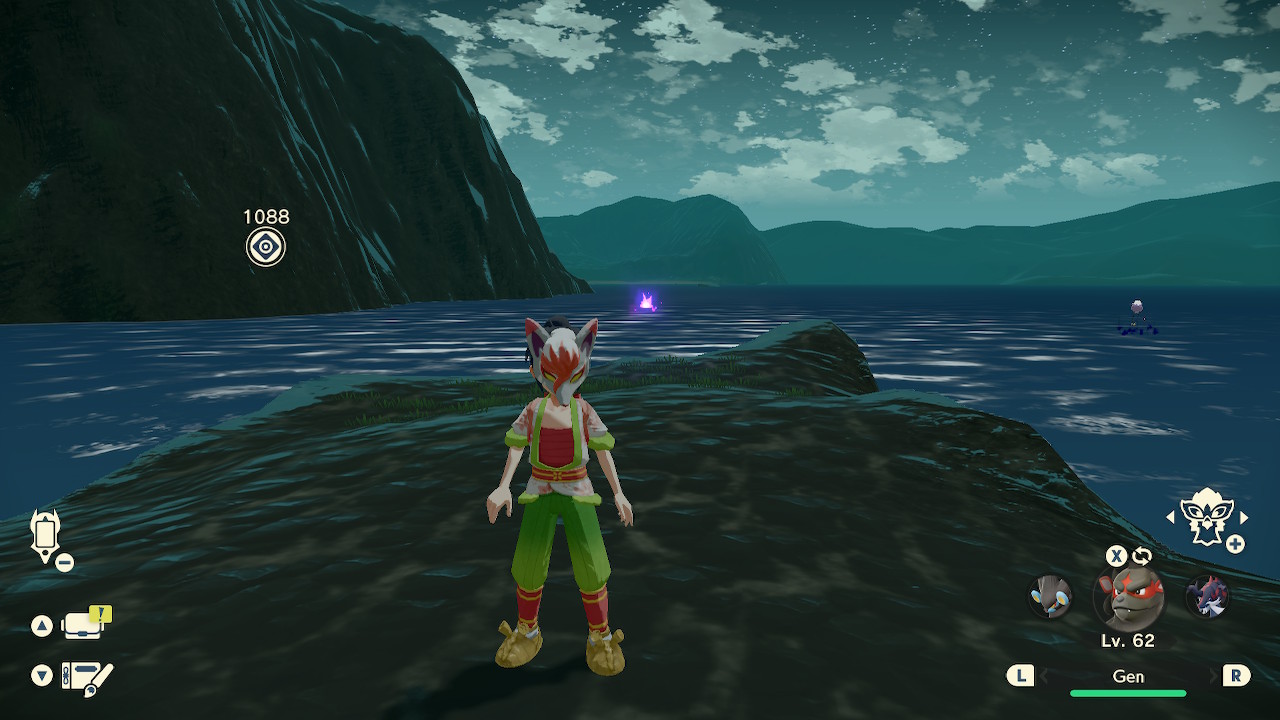Pick the party portrait right of Ursaluna
This screenshot has width=1280, height=720.
pos(1206,597)
